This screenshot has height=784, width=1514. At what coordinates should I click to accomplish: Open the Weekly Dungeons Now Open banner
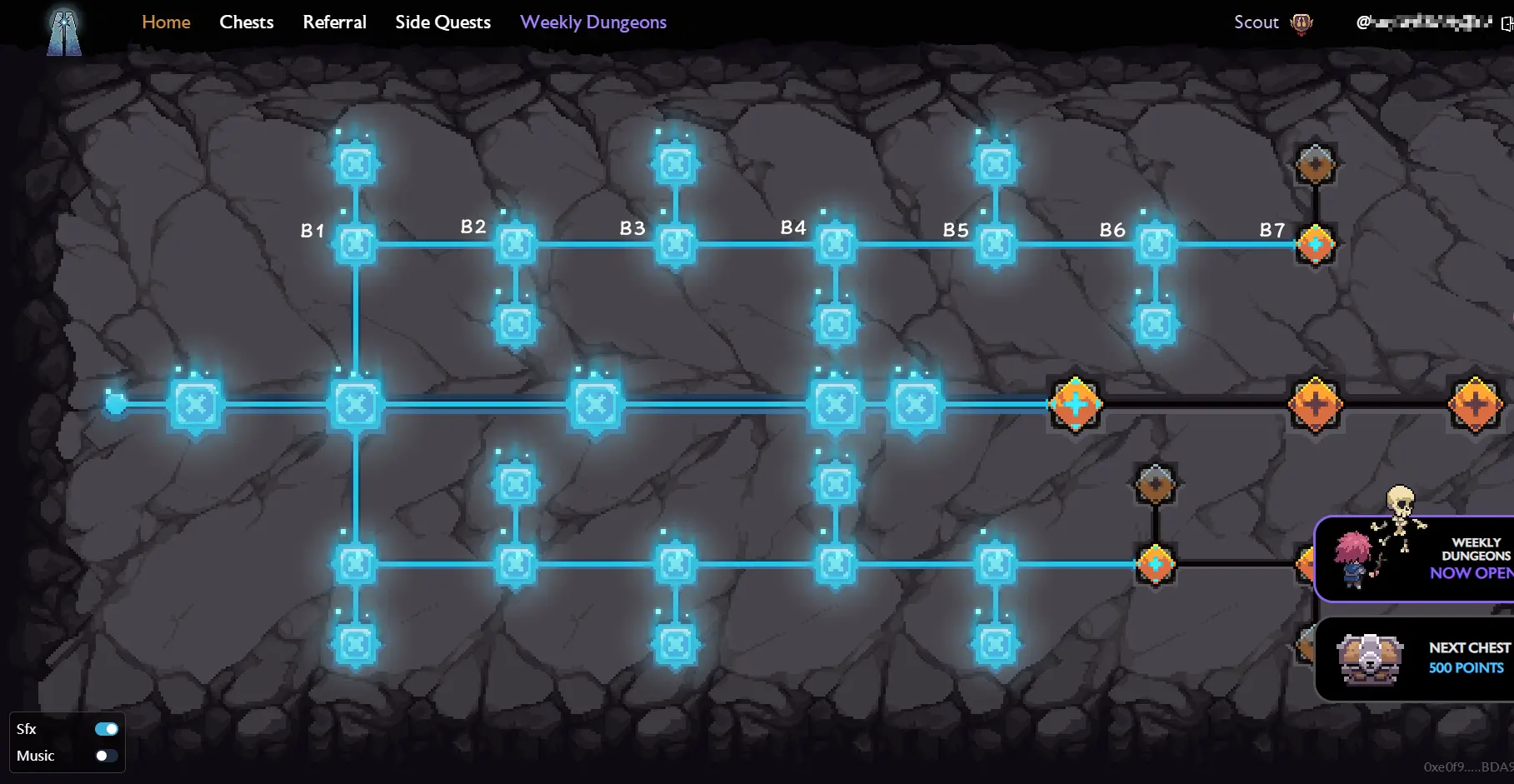[x=1415, y=559]
